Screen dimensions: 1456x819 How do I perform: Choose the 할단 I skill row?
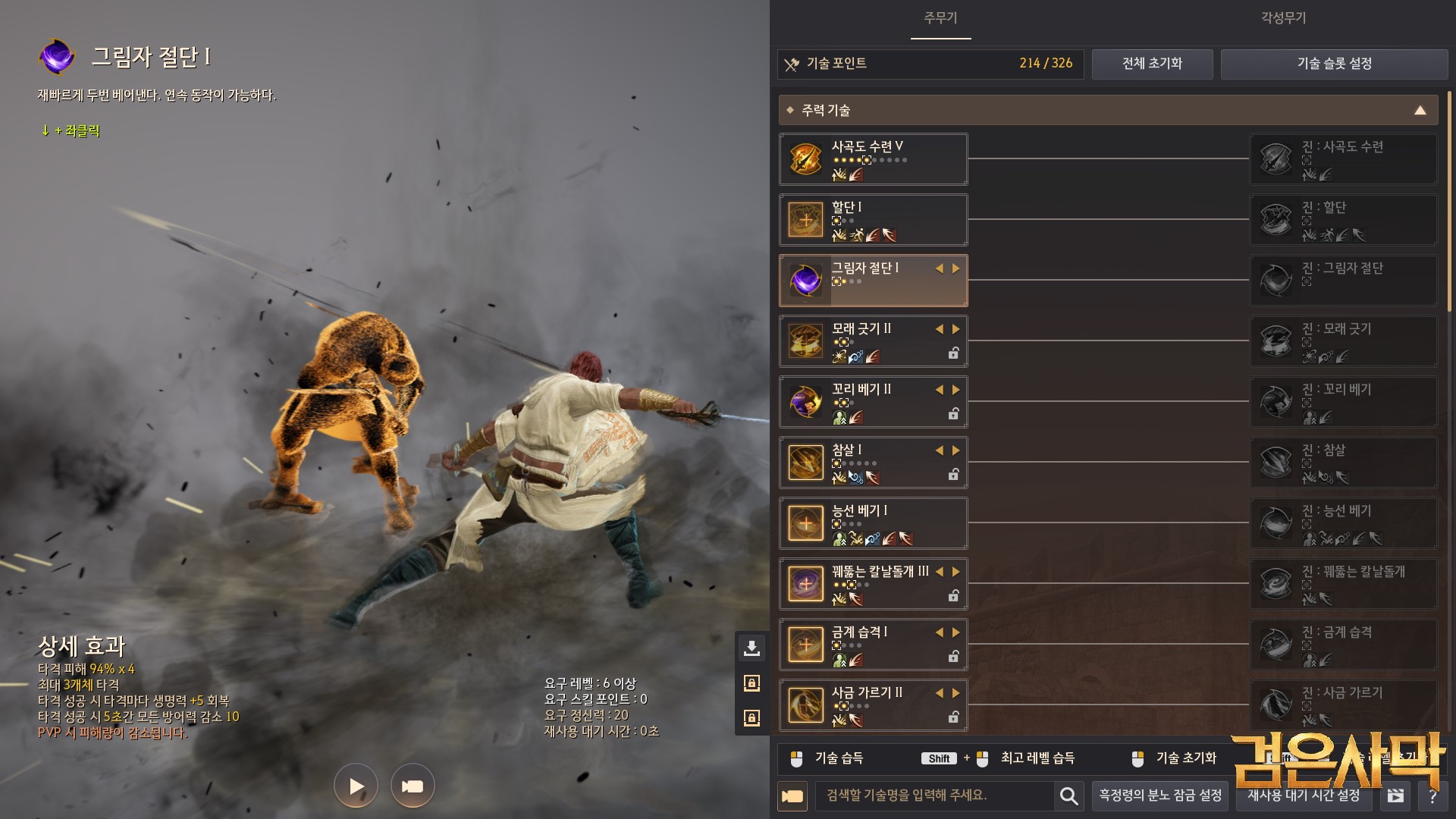coord(873,220)
